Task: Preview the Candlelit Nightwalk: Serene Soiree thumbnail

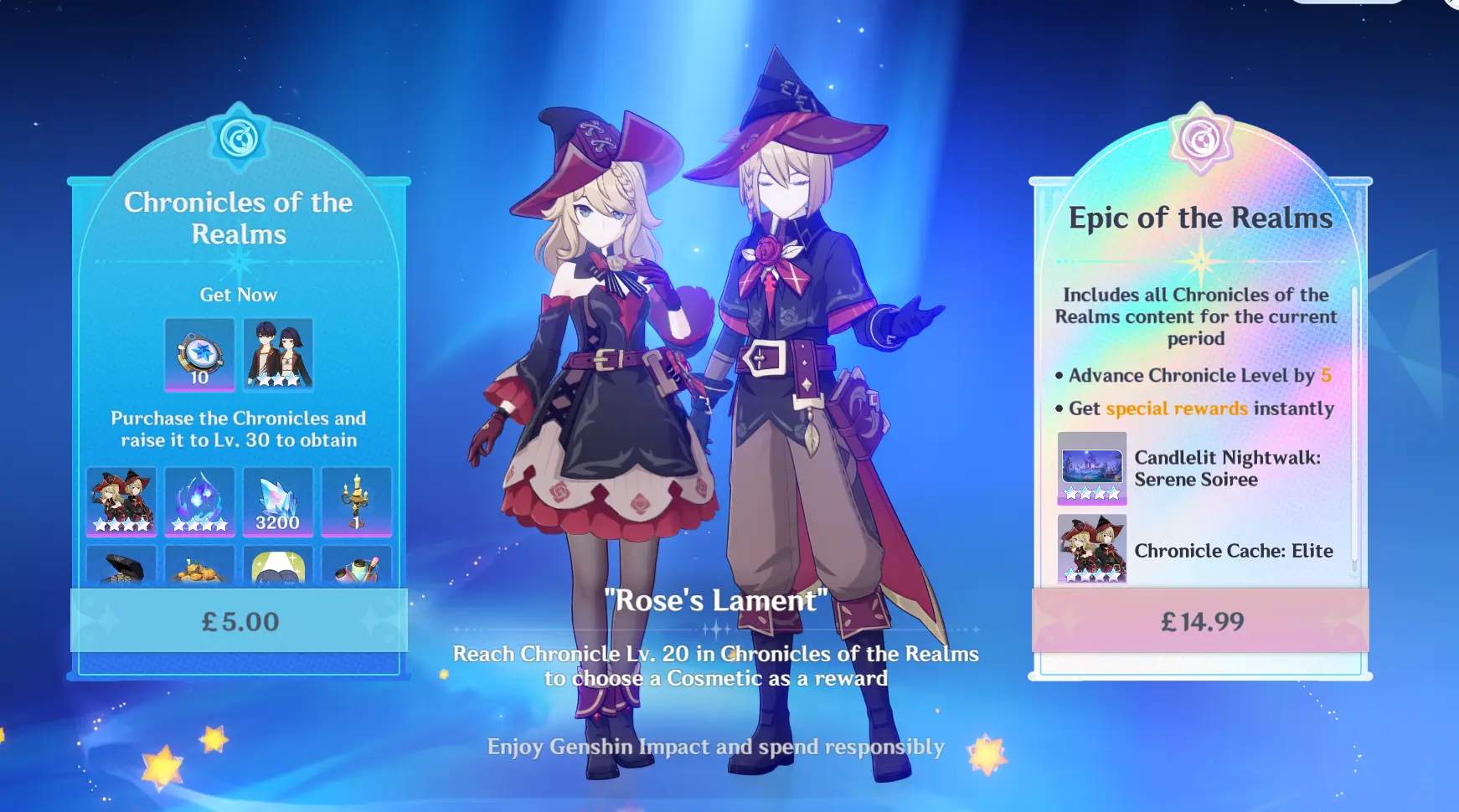Action: [x=1091, y=468]
